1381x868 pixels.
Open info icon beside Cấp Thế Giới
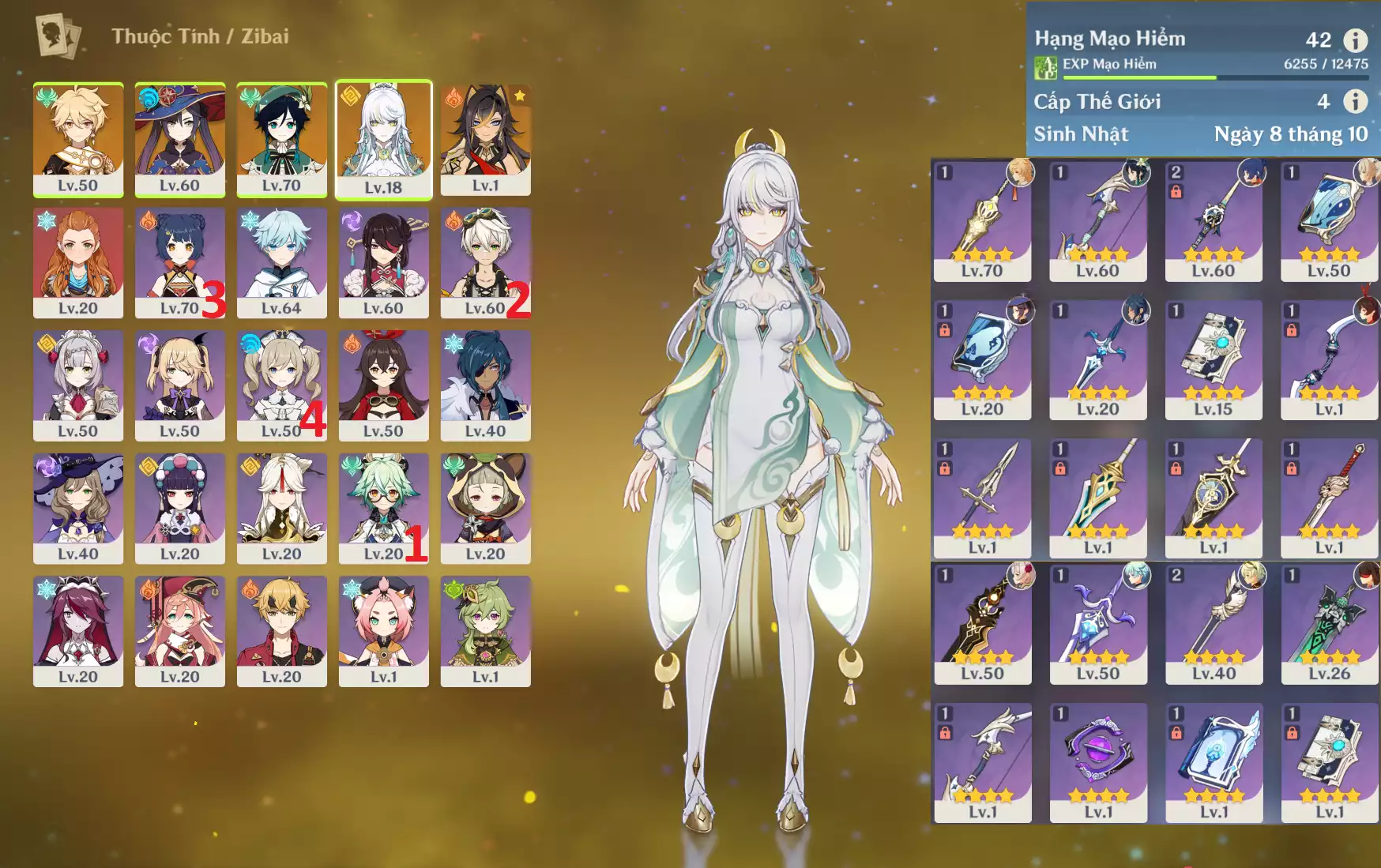pos(1356,101)
